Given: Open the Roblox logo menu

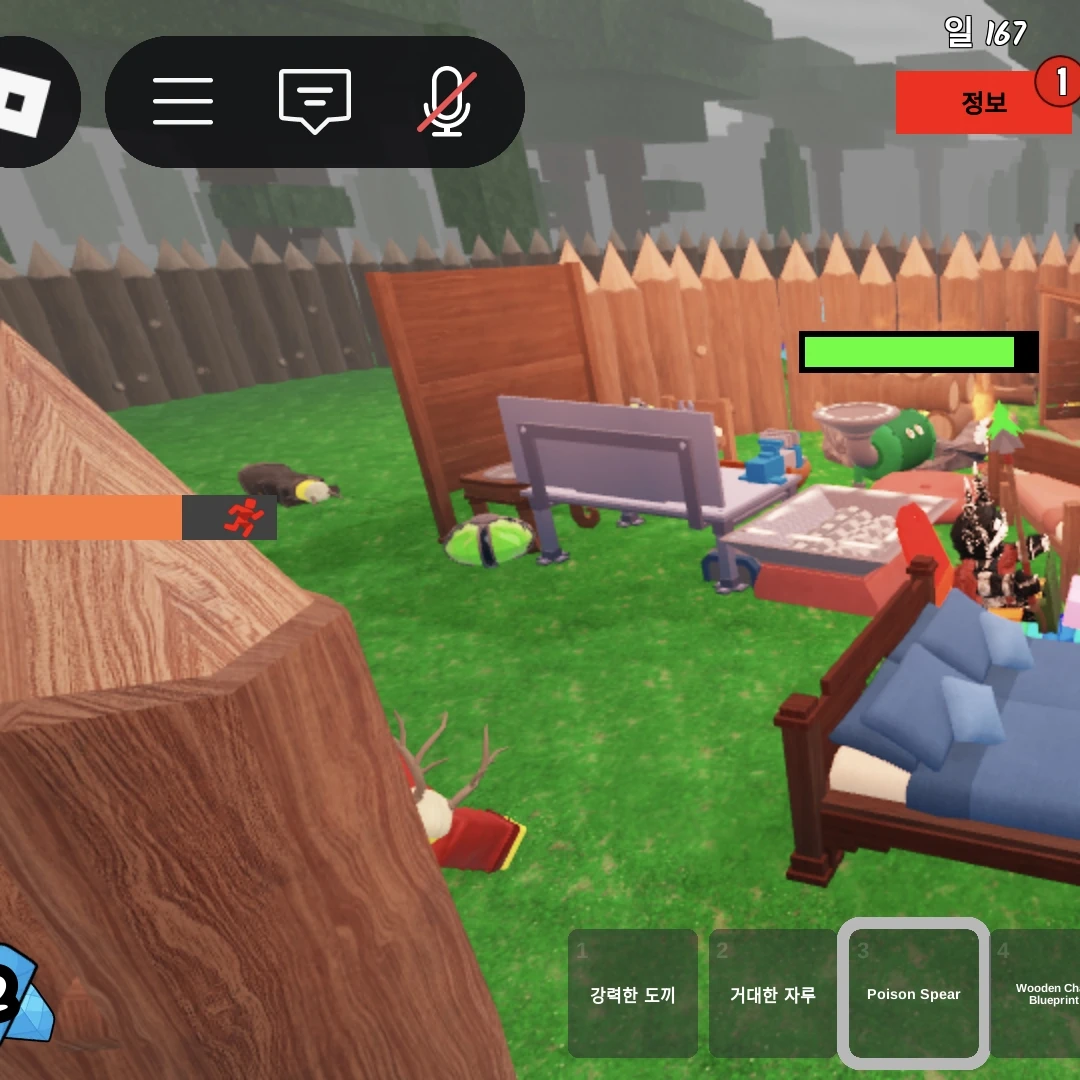Looking at the screenshot, I should pyautogui.click(x=22, y=101).
